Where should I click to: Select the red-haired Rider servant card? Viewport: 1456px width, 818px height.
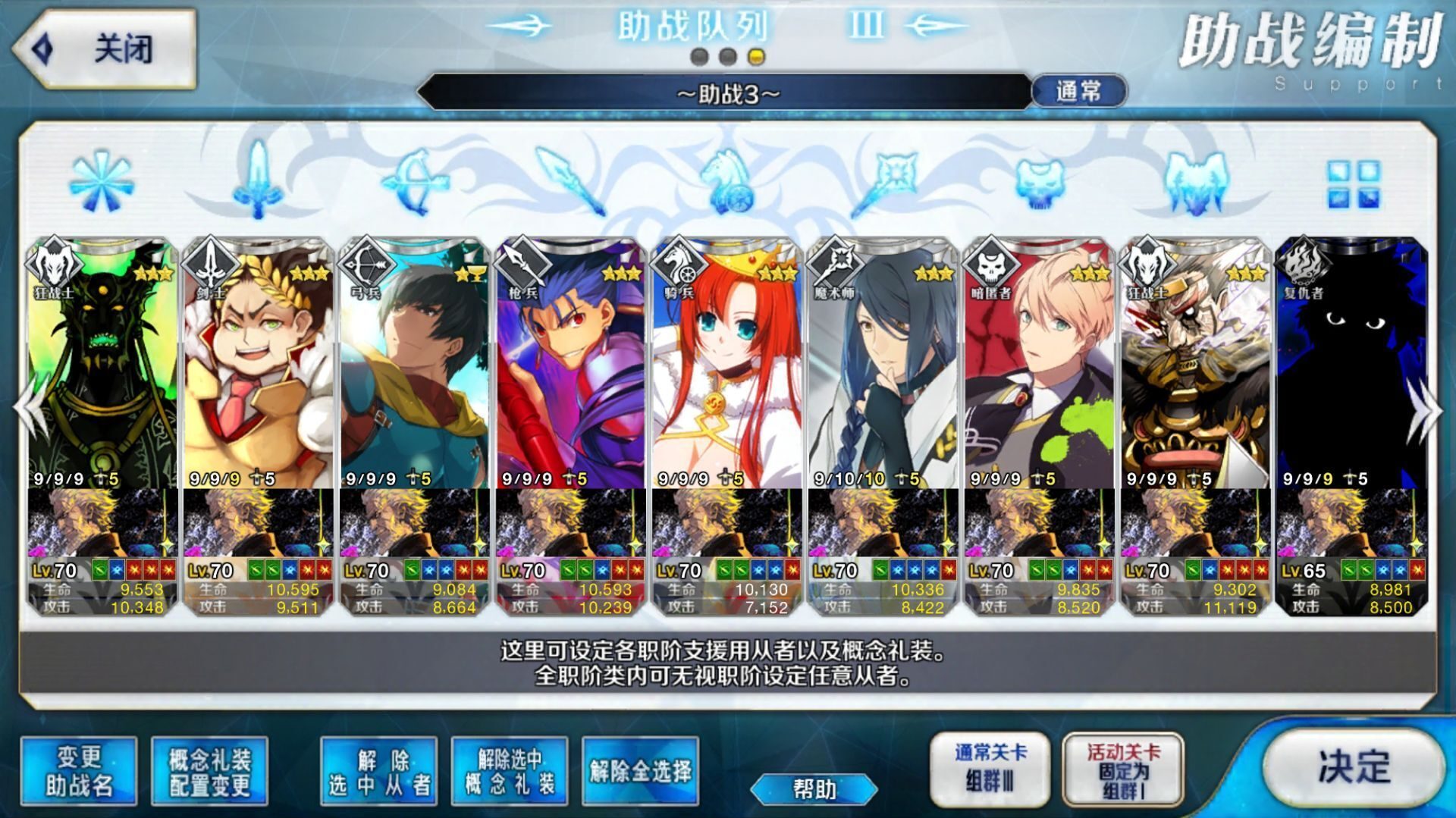[727, 364]
